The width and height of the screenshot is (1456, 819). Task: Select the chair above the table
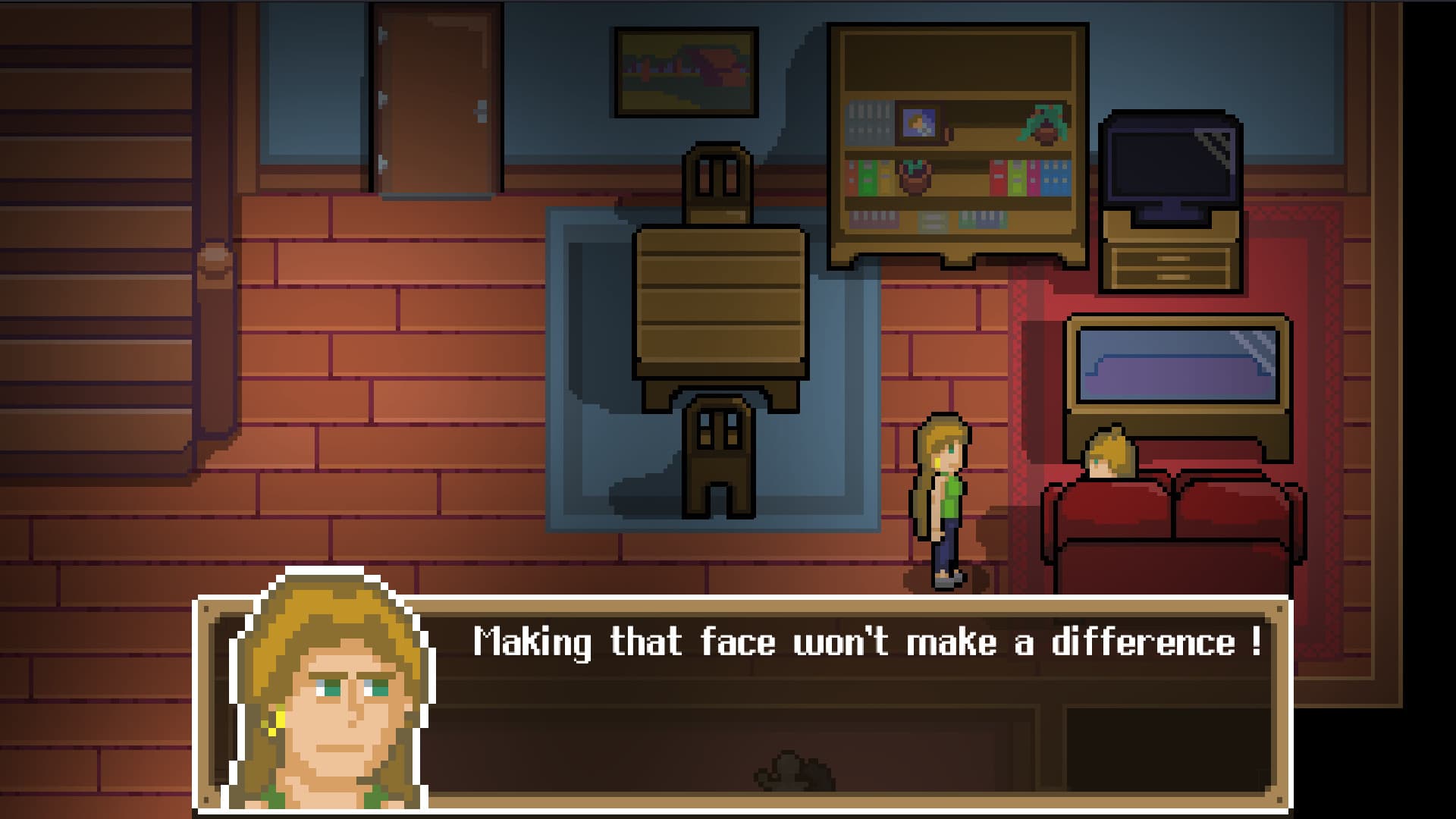coord(717,182)
